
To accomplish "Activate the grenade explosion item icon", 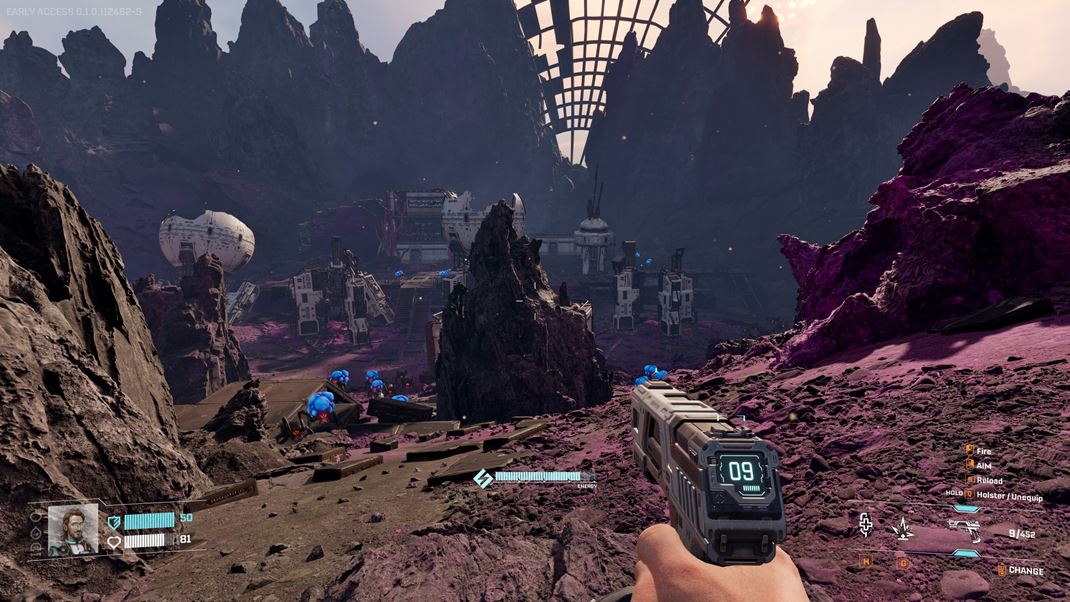I will coord(903,530).
